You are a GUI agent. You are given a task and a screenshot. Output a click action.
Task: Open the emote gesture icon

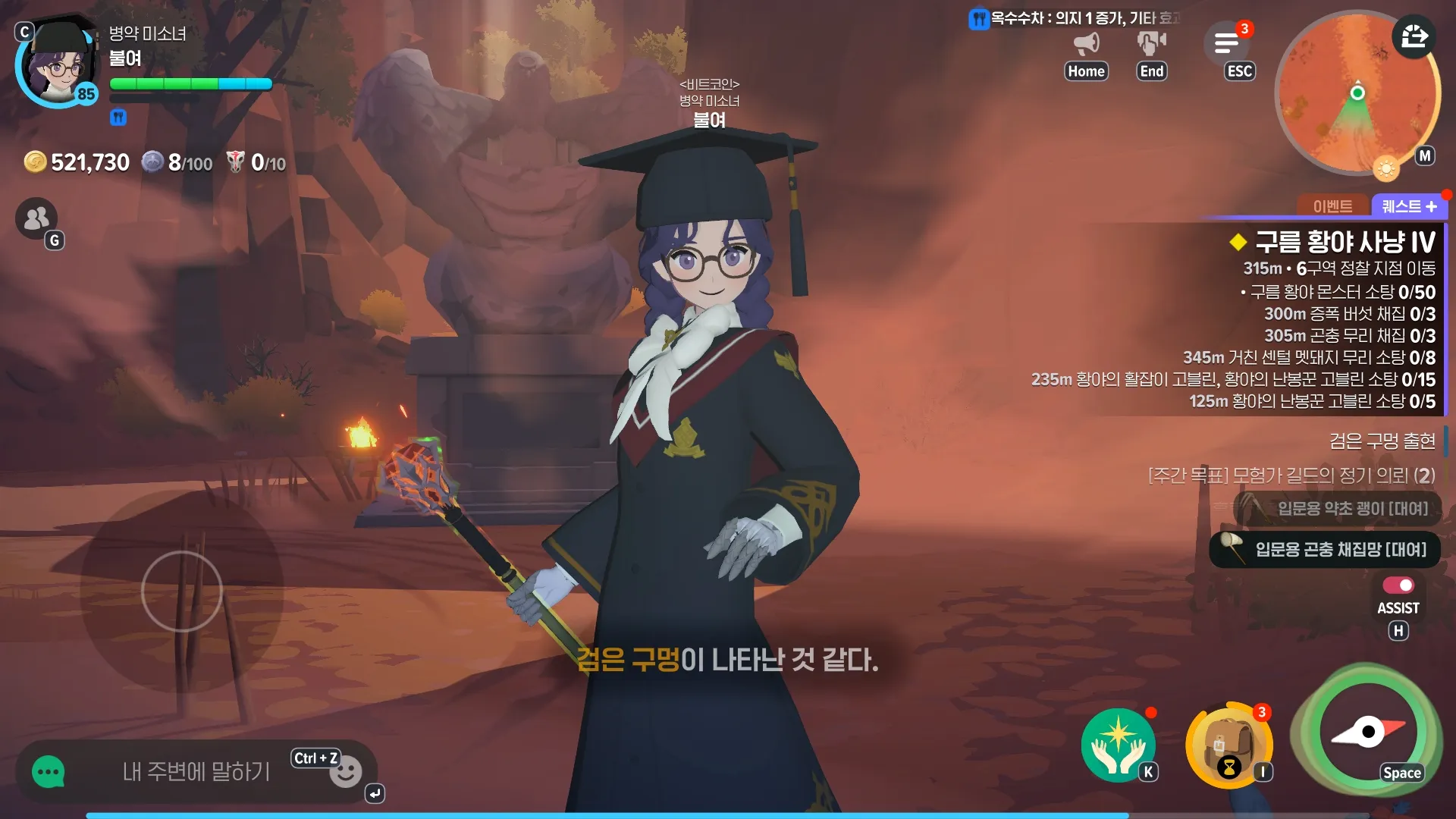point(1151,43)
